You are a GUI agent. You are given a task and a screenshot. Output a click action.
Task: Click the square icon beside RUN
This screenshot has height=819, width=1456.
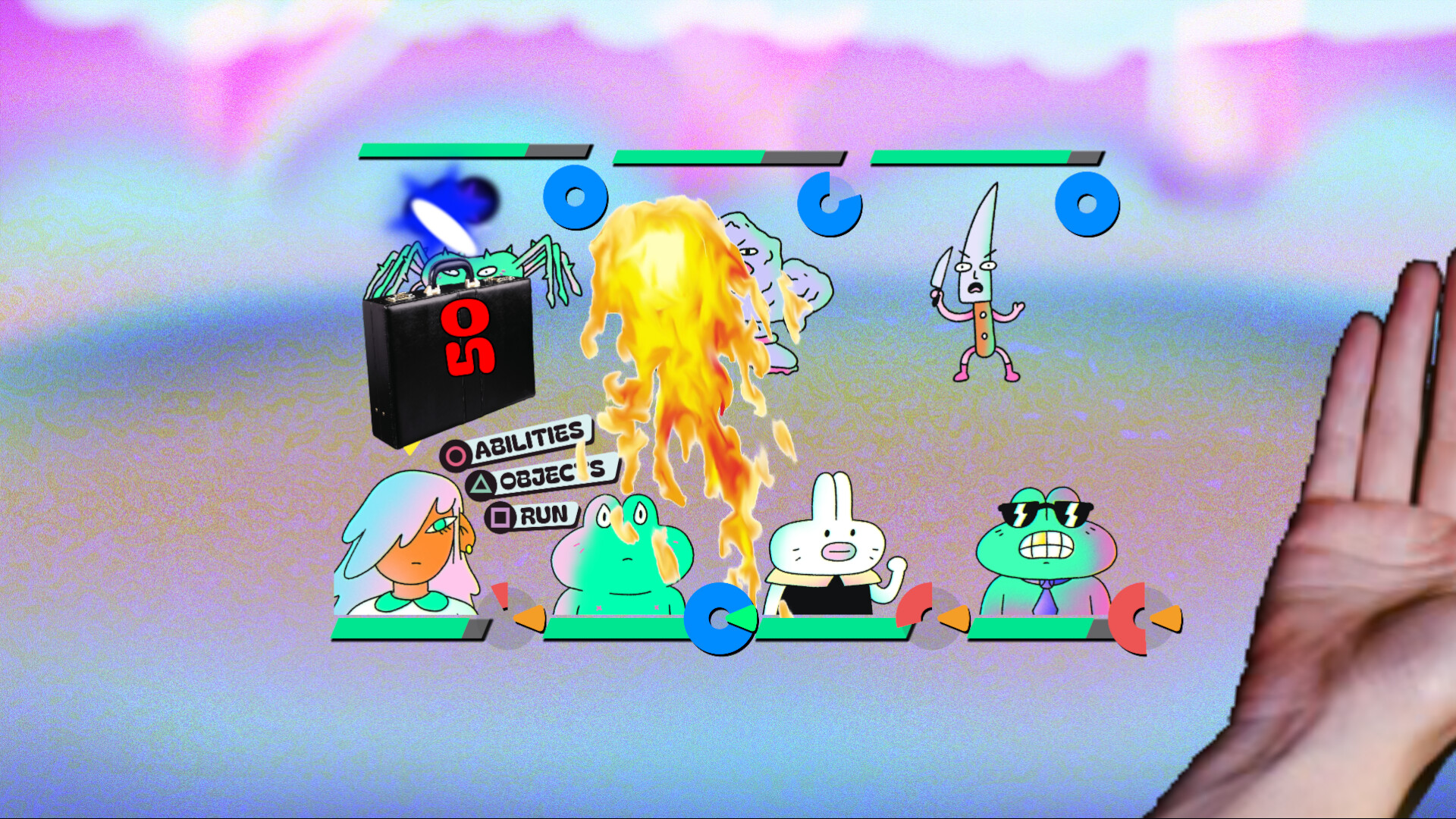(x=500, y=516)
